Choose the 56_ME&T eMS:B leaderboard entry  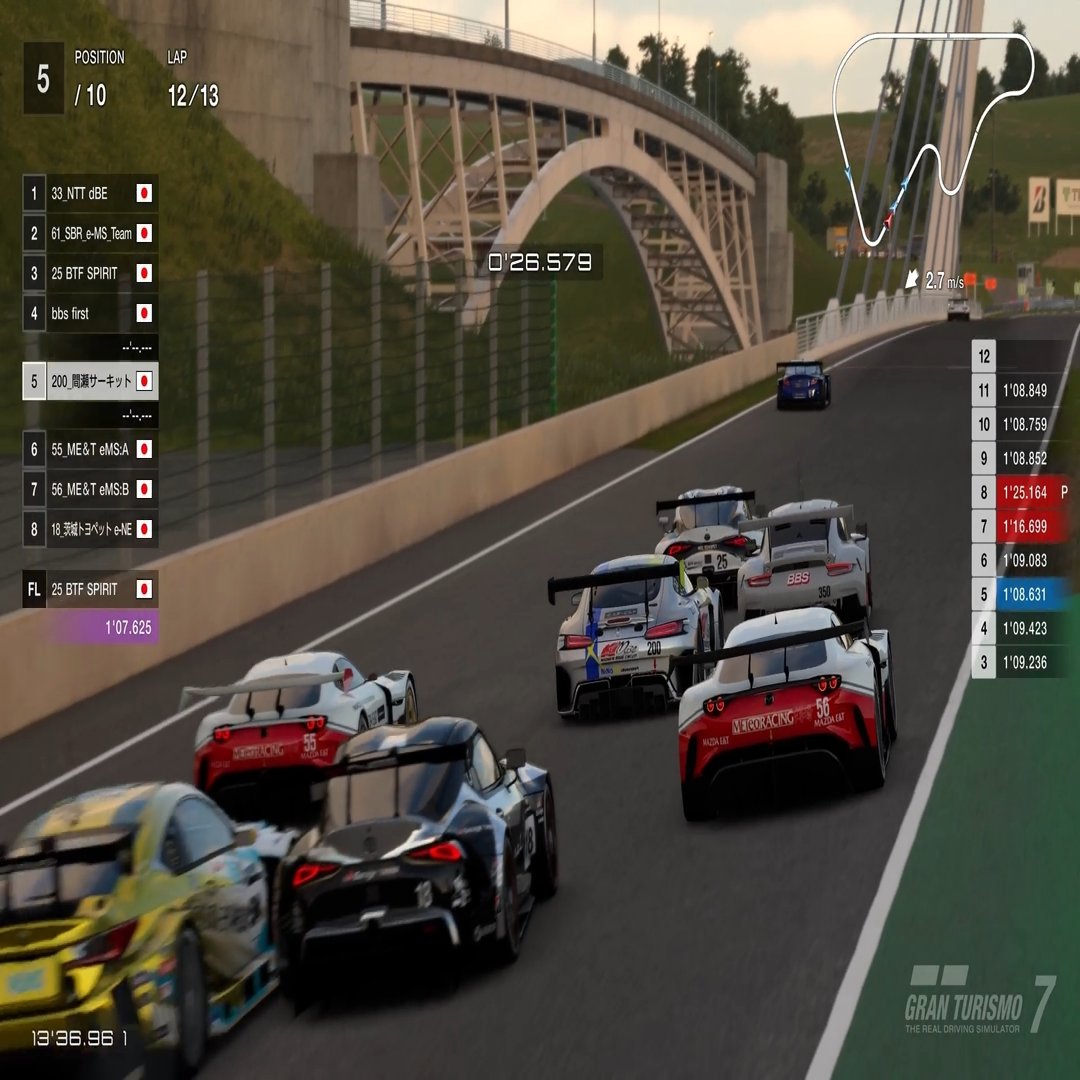point(90,489)
